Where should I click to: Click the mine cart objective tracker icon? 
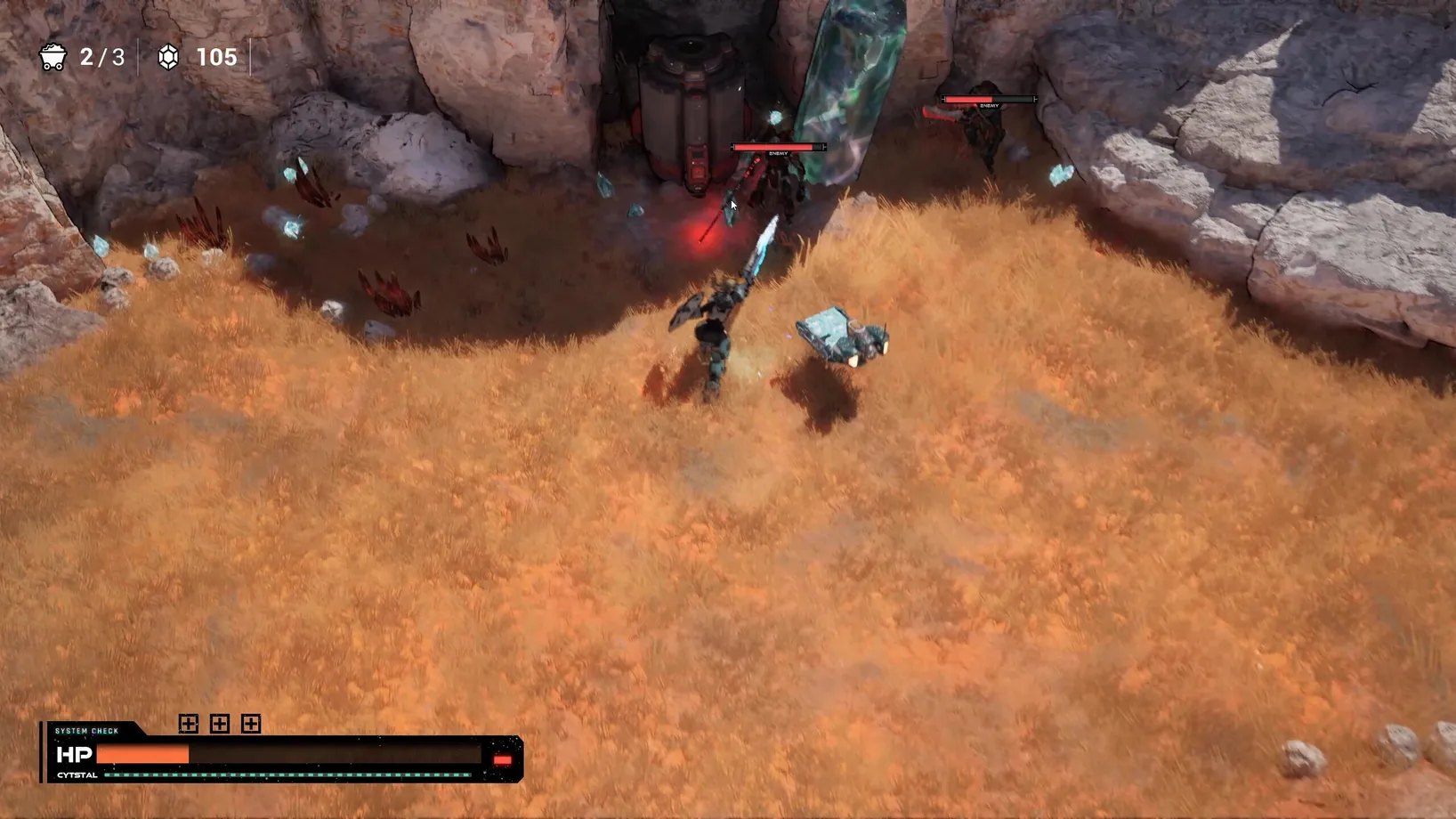[x=53, y=58]
